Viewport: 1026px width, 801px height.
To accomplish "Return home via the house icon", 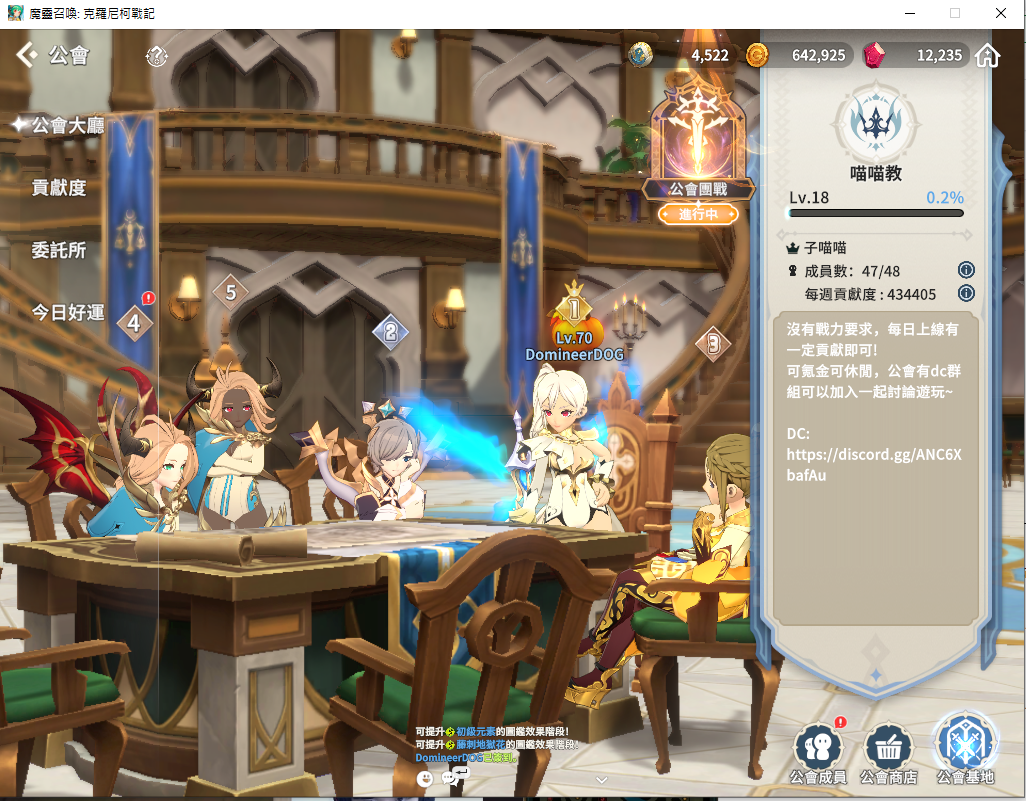I will [x=988, y=55].
